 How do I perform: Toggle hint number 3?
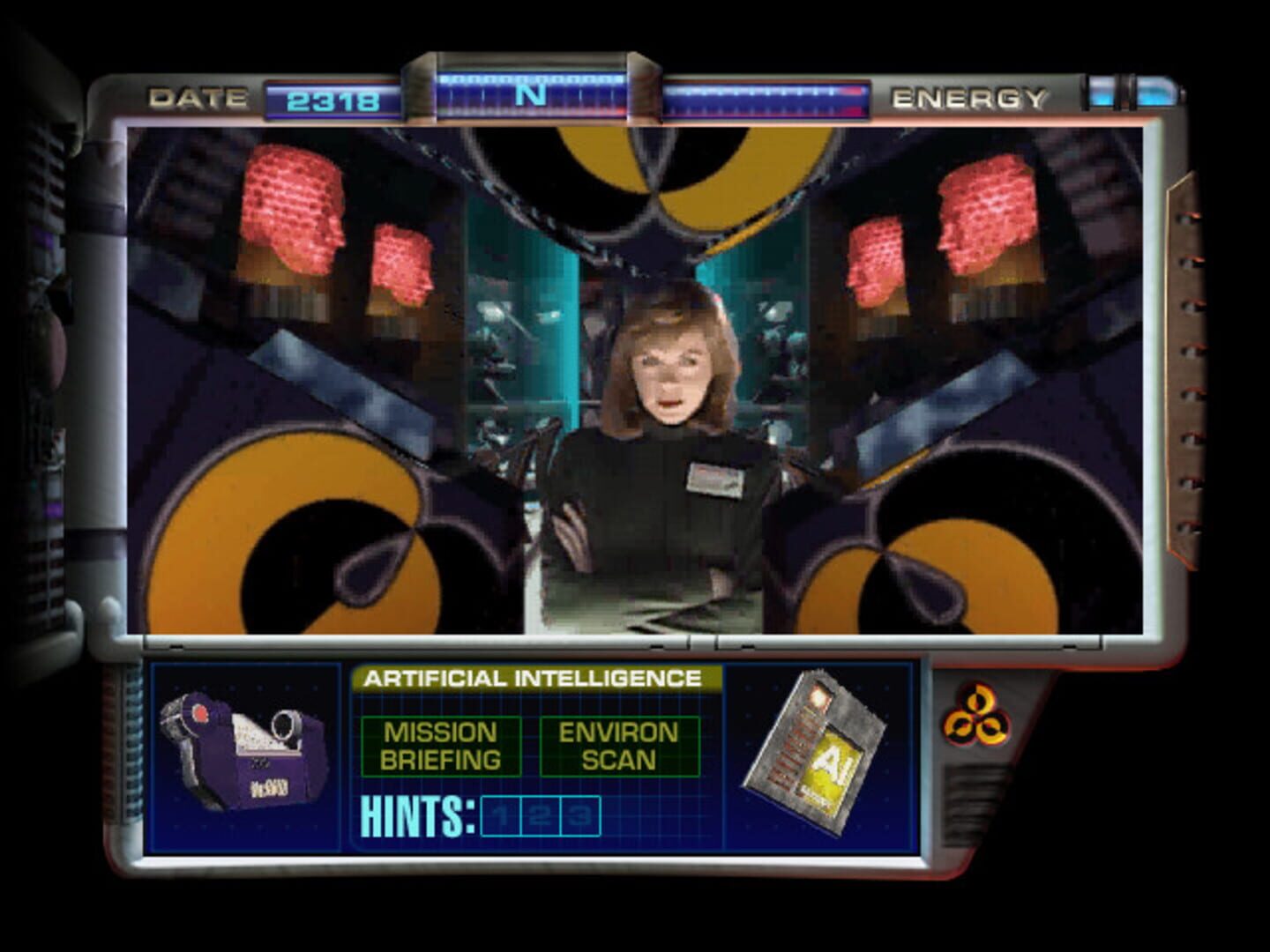(x=579, y=815)
